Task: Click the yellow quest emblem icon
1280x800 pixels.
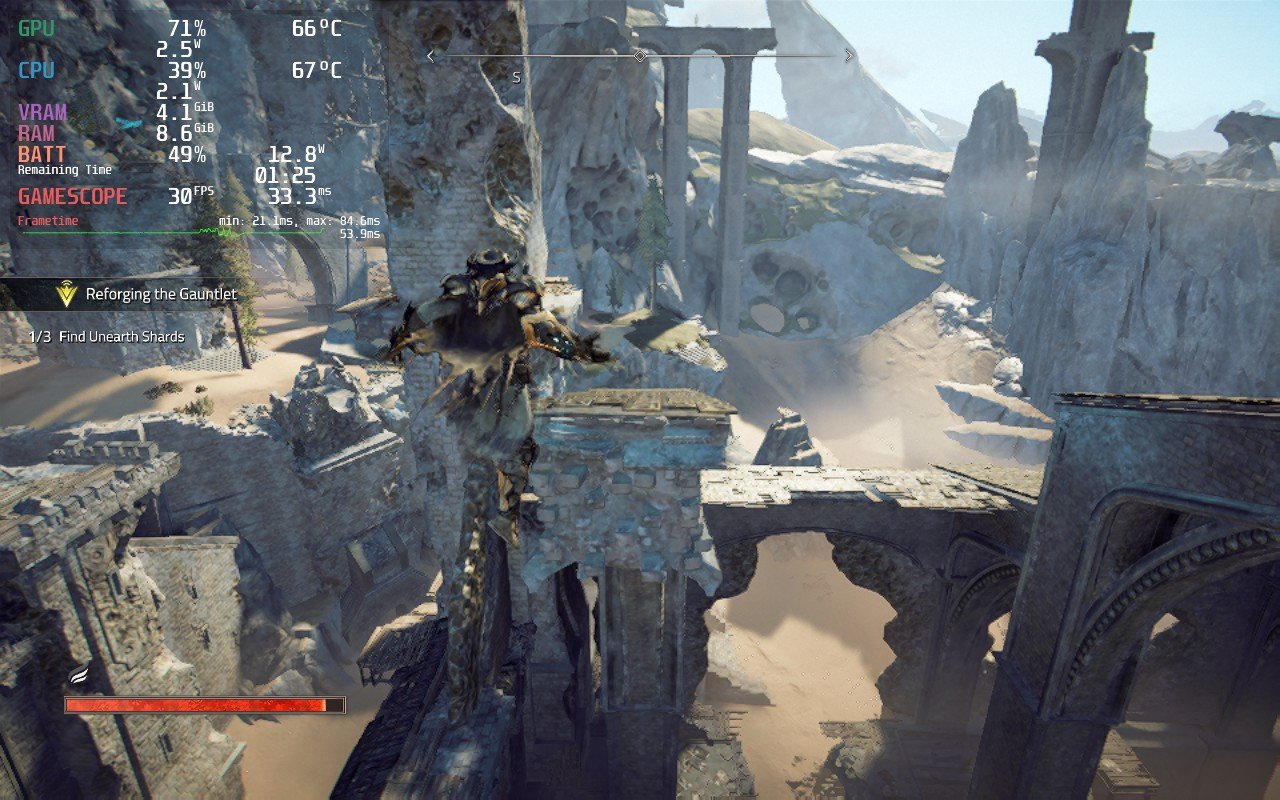Action: point(67,294)
